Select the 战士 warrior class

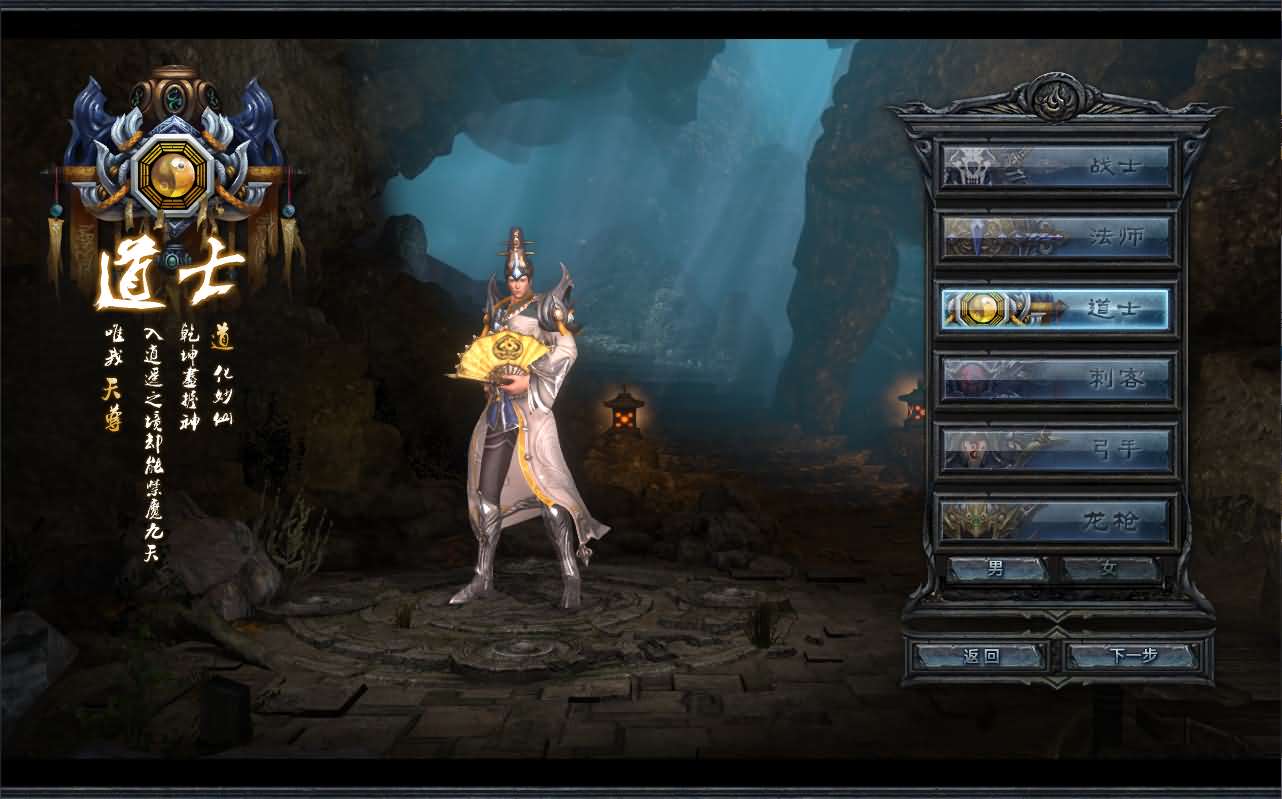pos(1056,166)
